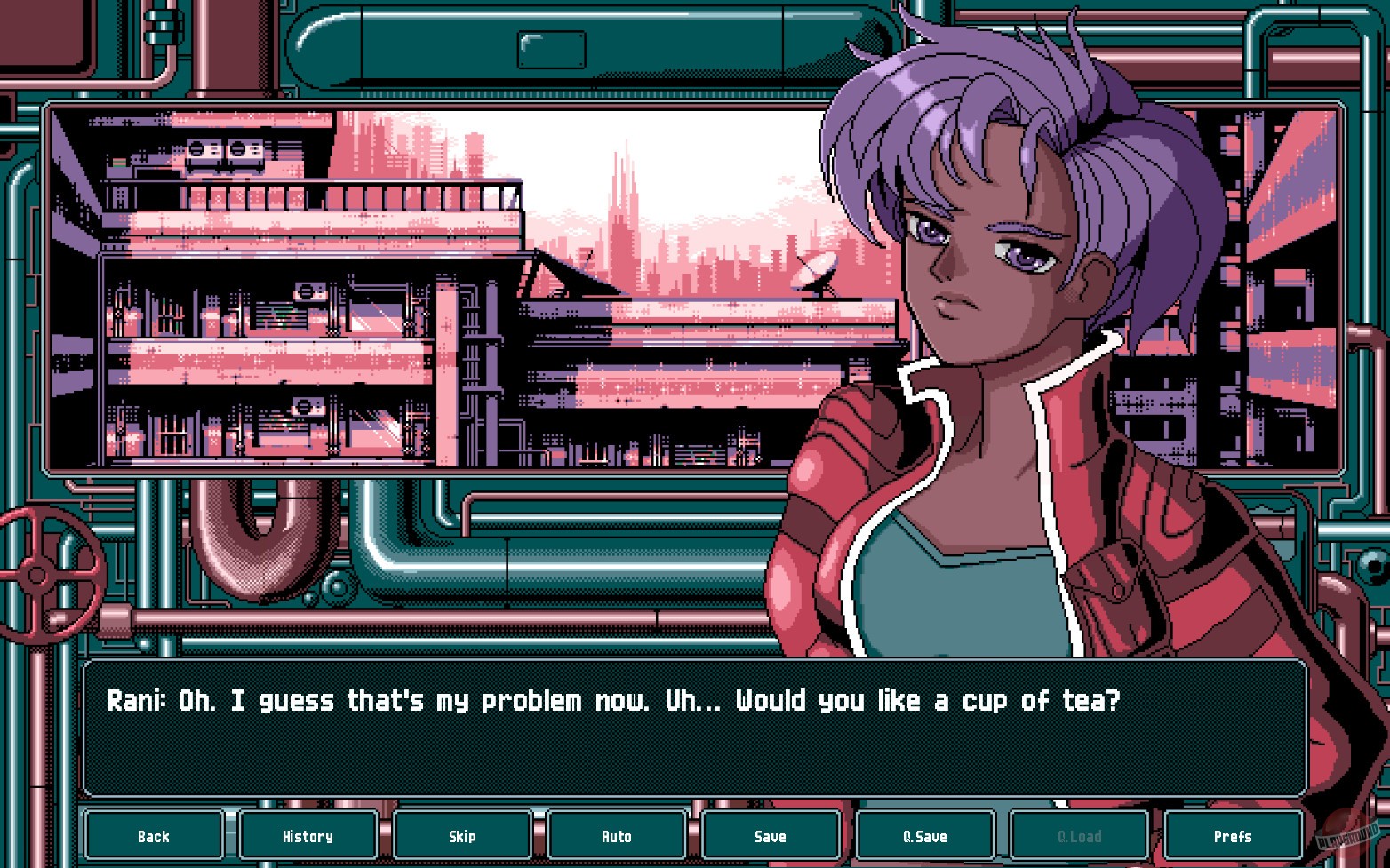Enable Skip mode
The width and height of the screenshot is (1390, 868).
tap(462, 836)
